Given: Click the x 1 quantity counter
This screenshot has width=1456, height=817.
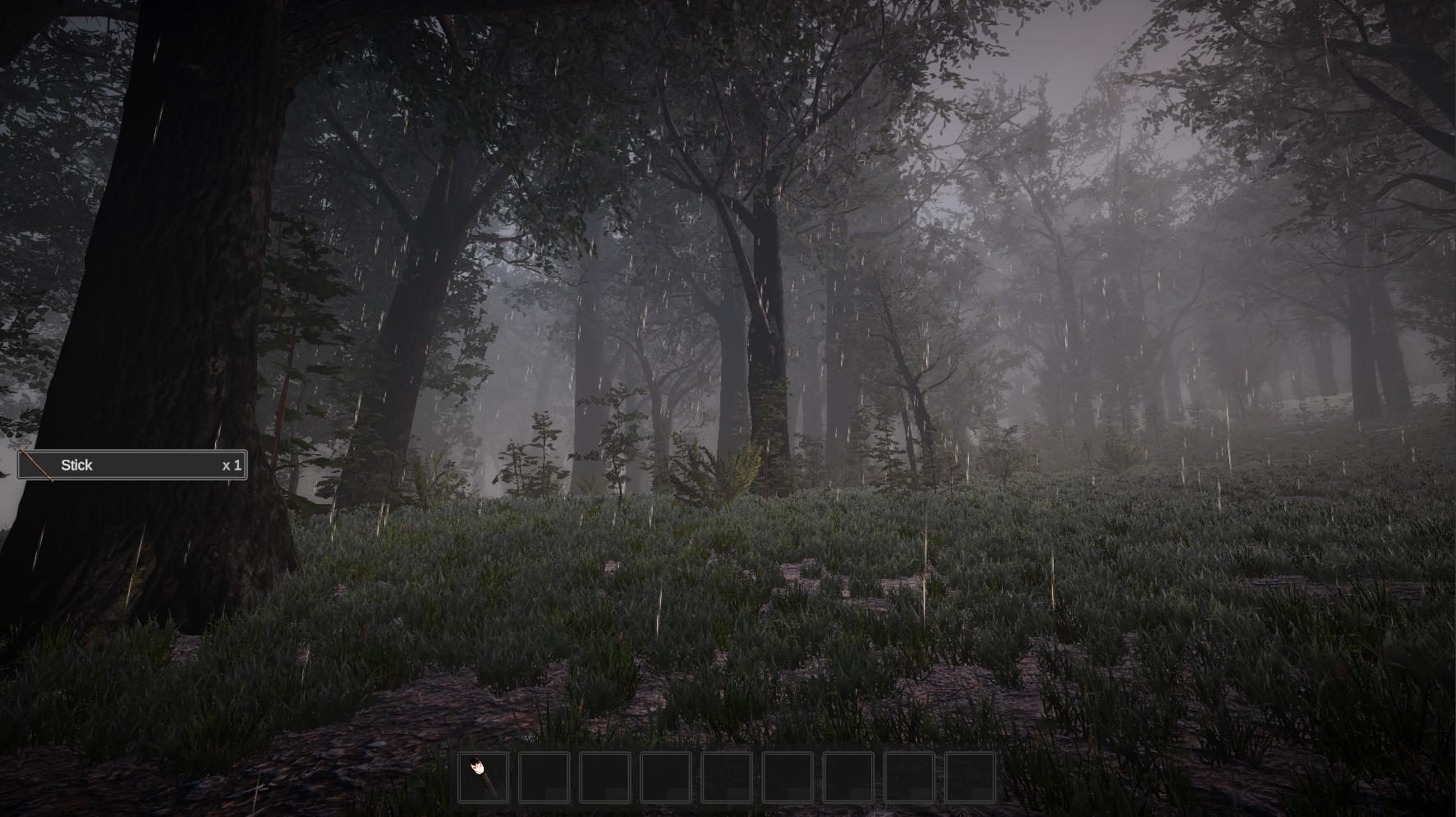Looking at the screenshot, I should [x=230, y=465].
